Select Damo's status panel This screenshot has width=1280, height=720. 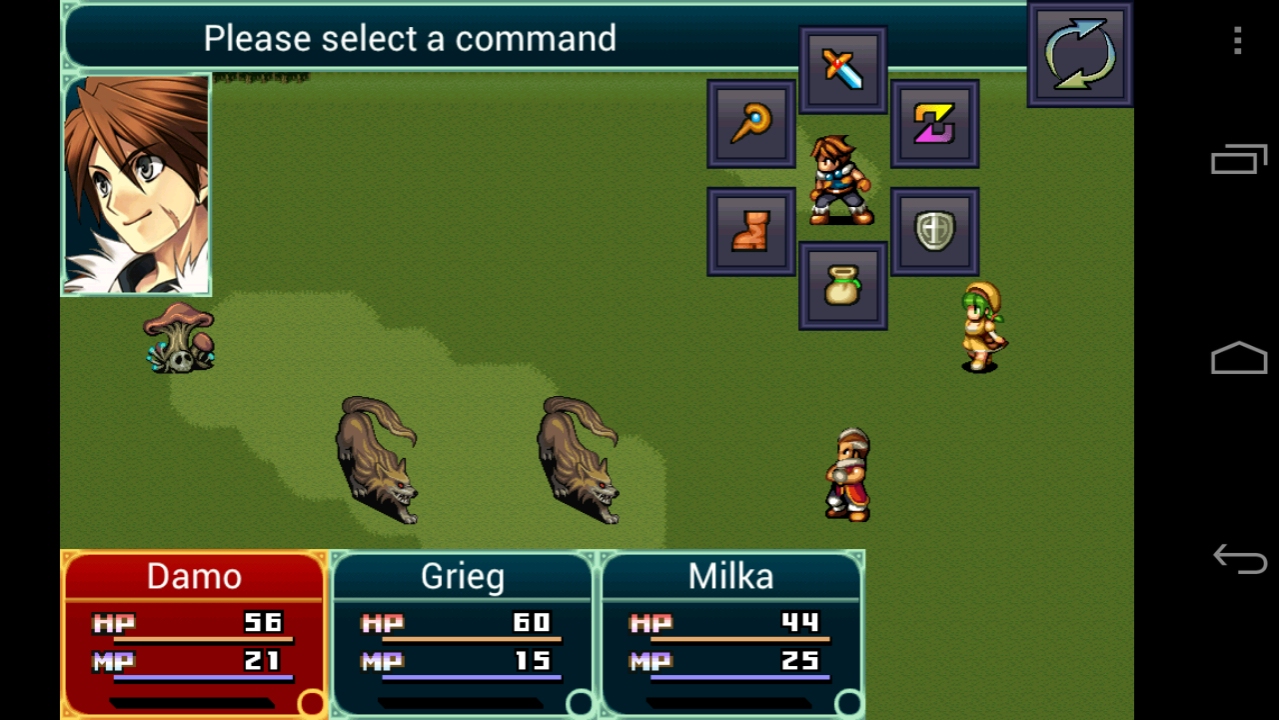pos(194,633)
